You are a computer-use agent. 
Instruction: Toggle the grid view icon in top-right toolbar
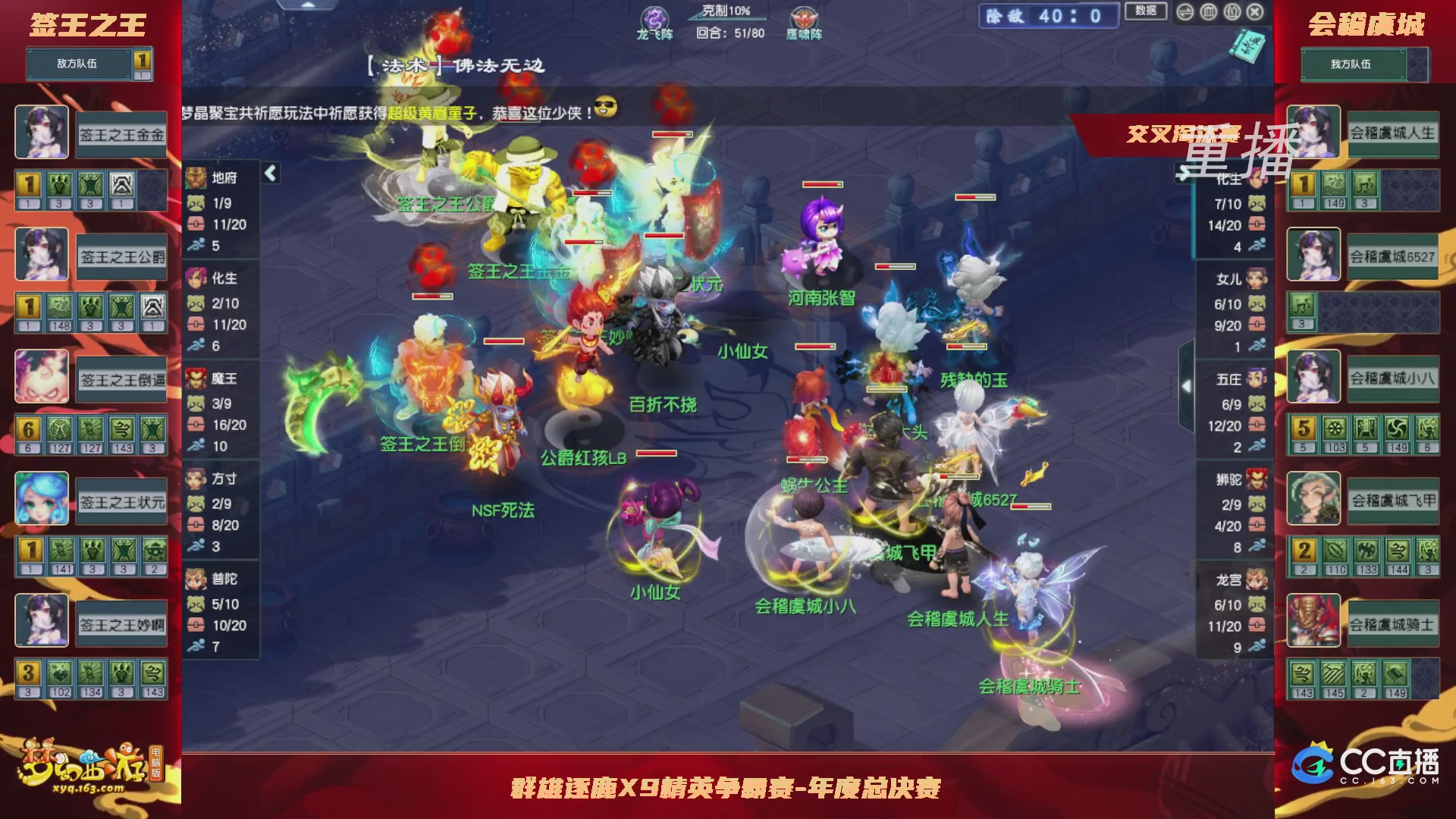[x=1209, y=11]
